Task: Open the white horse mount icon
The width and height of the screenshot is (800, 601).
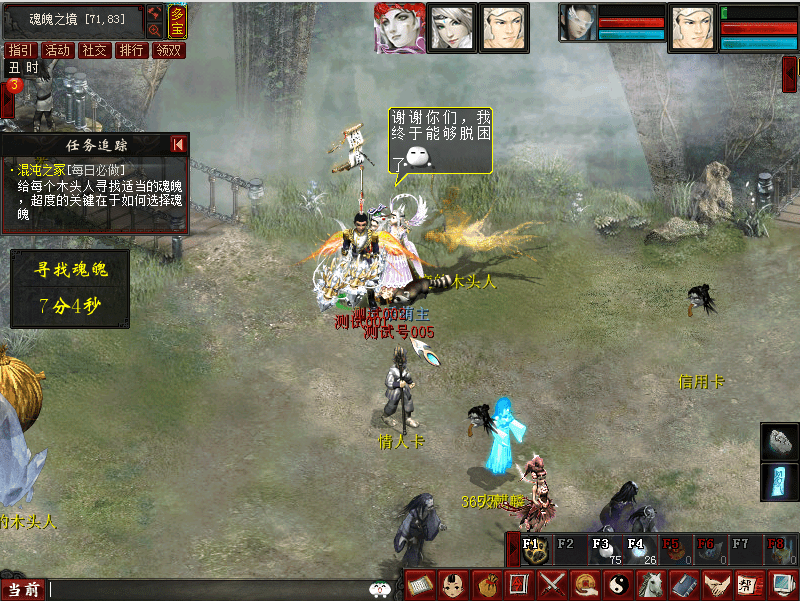Action: pyautogui.click(x=650, y=585)
